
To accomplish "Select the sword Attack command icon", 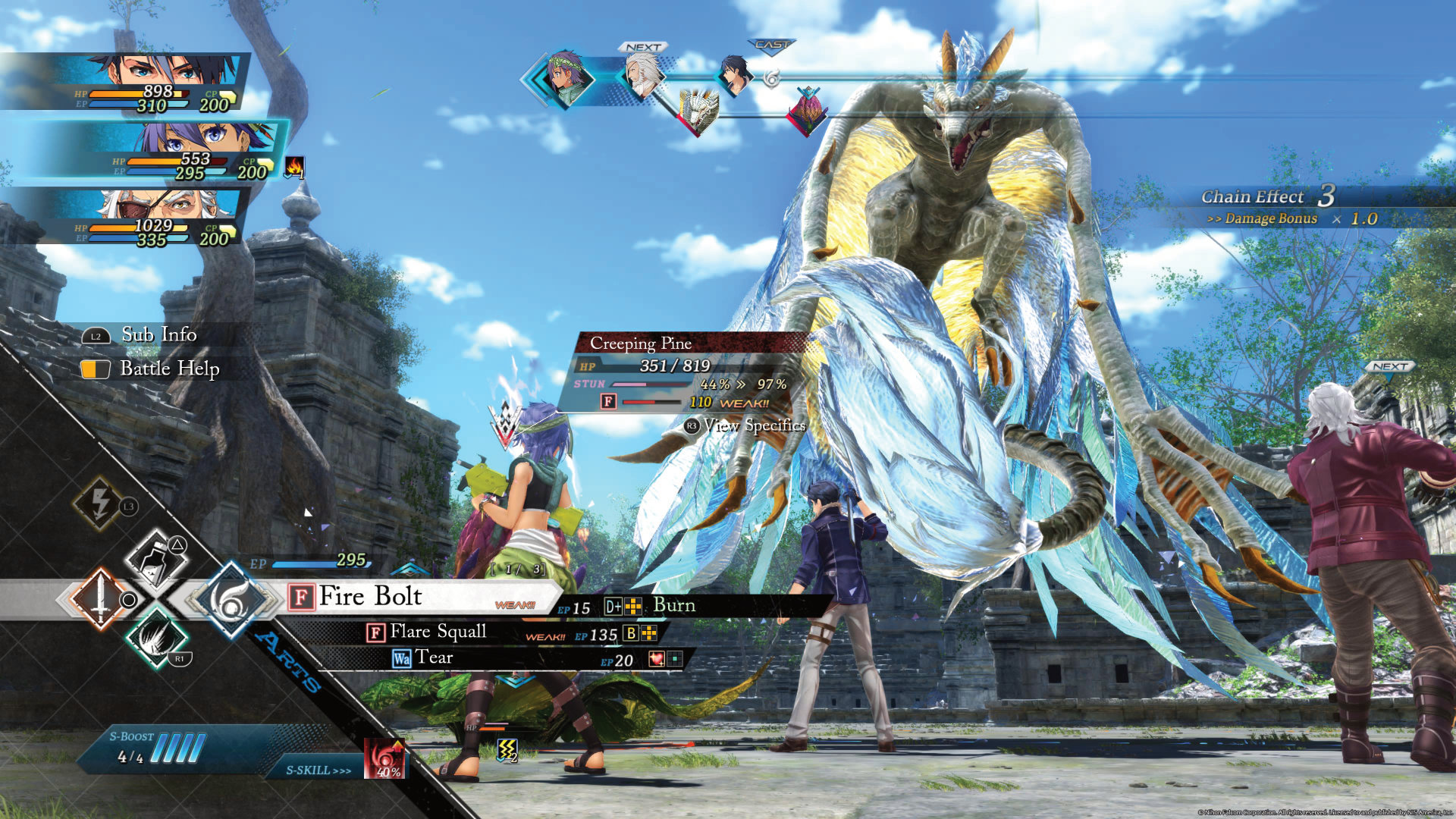I will [x=100, y=599].
